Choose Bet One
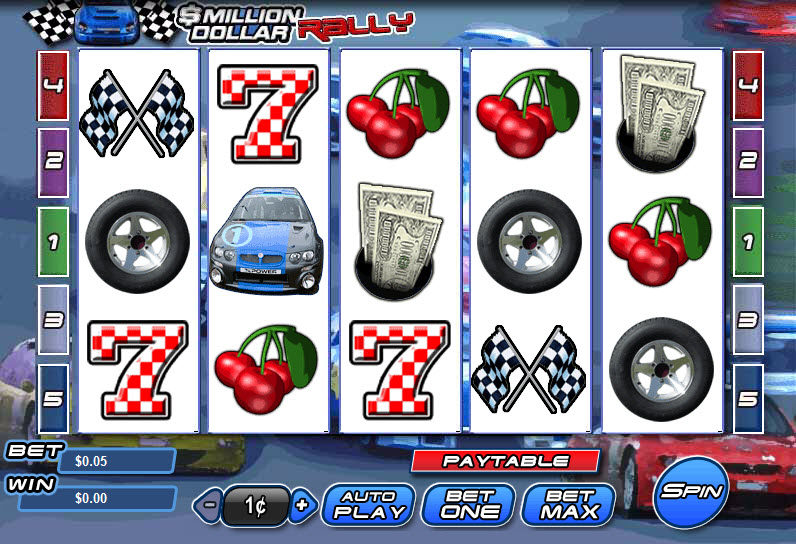The height and width of the screenshot is (544, 796). pyautogui.click(x=469, y=505)
